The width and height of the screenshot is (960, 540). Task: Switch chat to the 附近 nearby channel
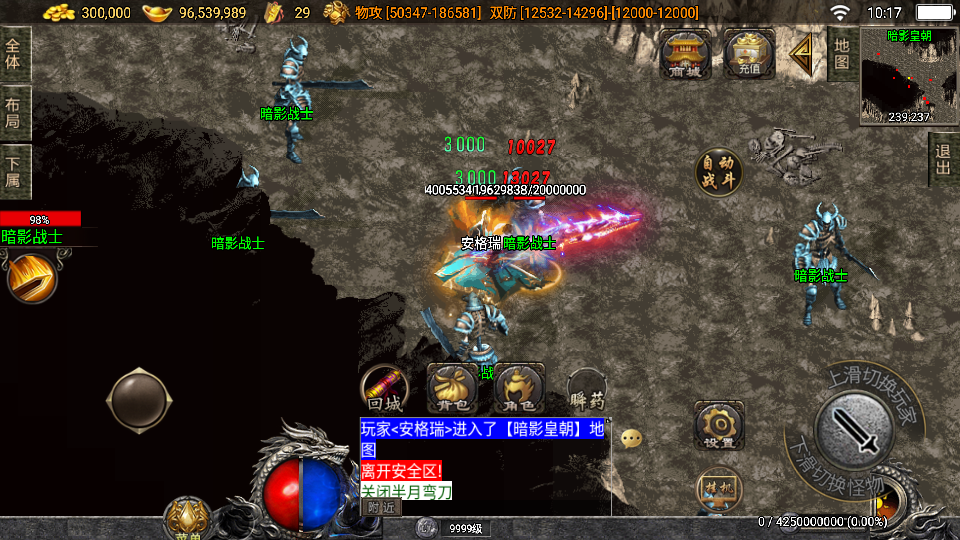(x=380, y=507)
